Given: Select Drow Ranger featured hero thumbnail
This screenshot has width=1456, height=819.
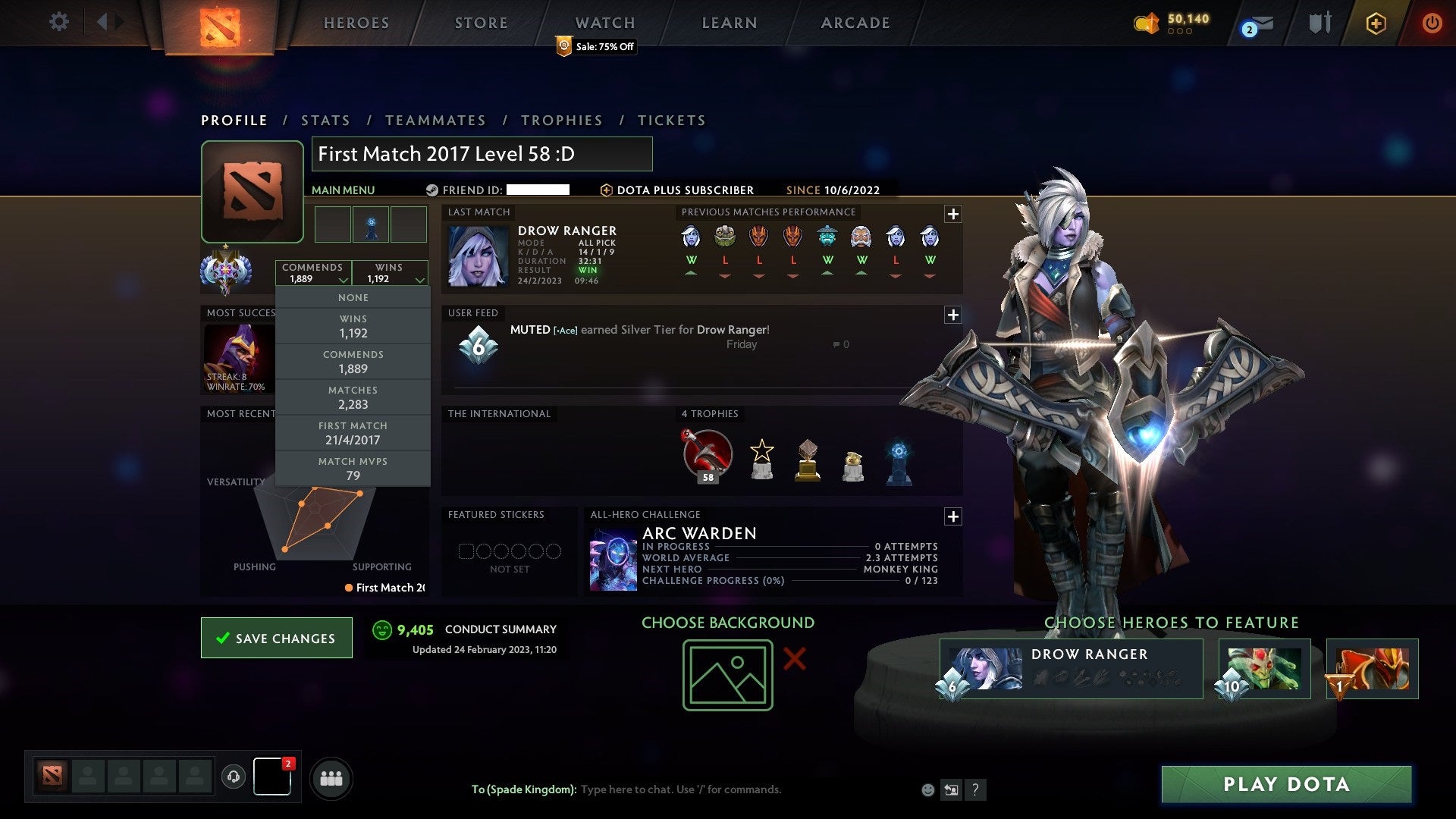Looking at the screenshot, I should [986, 667].
